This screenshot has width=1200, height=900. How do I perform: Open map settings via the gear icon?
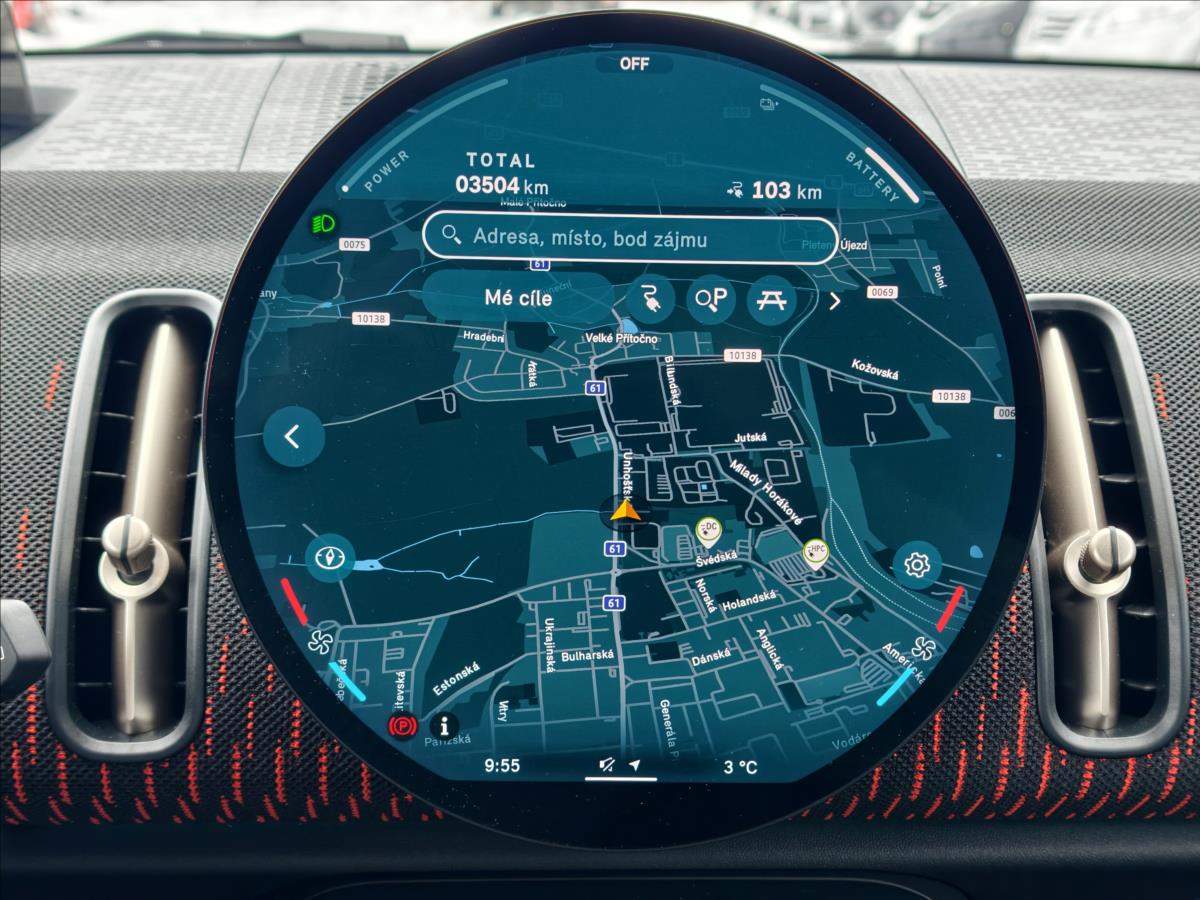[x=917, y=565]
